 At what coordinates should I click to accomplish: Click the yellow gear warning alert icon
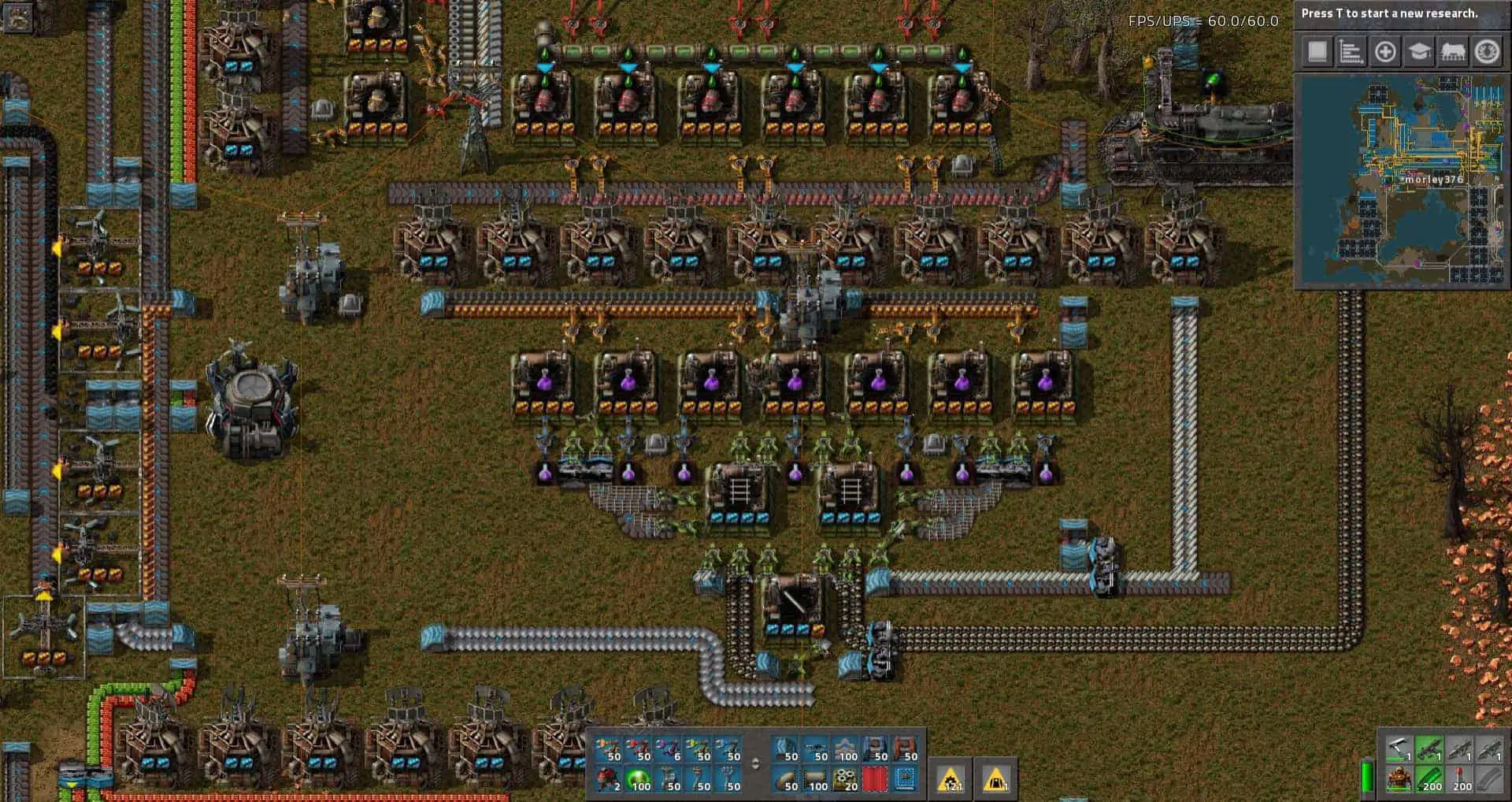[x=951, y=779]
